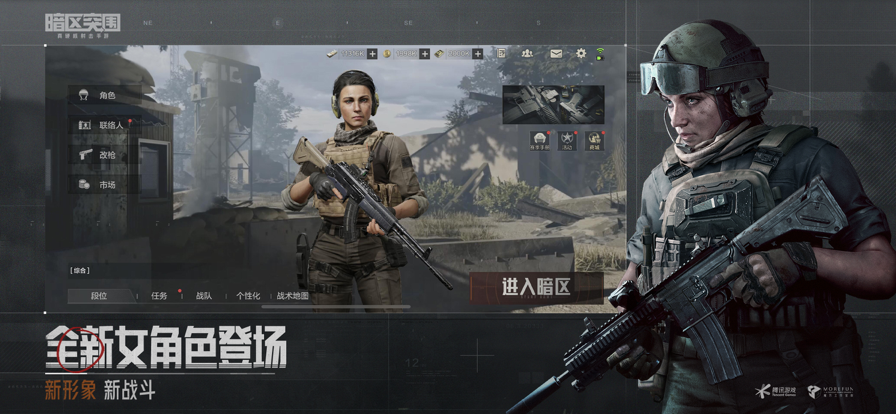Viewport: 896px width, 414px height.
Task: Click the 进入暗区 start button
Action: [536, 287]
